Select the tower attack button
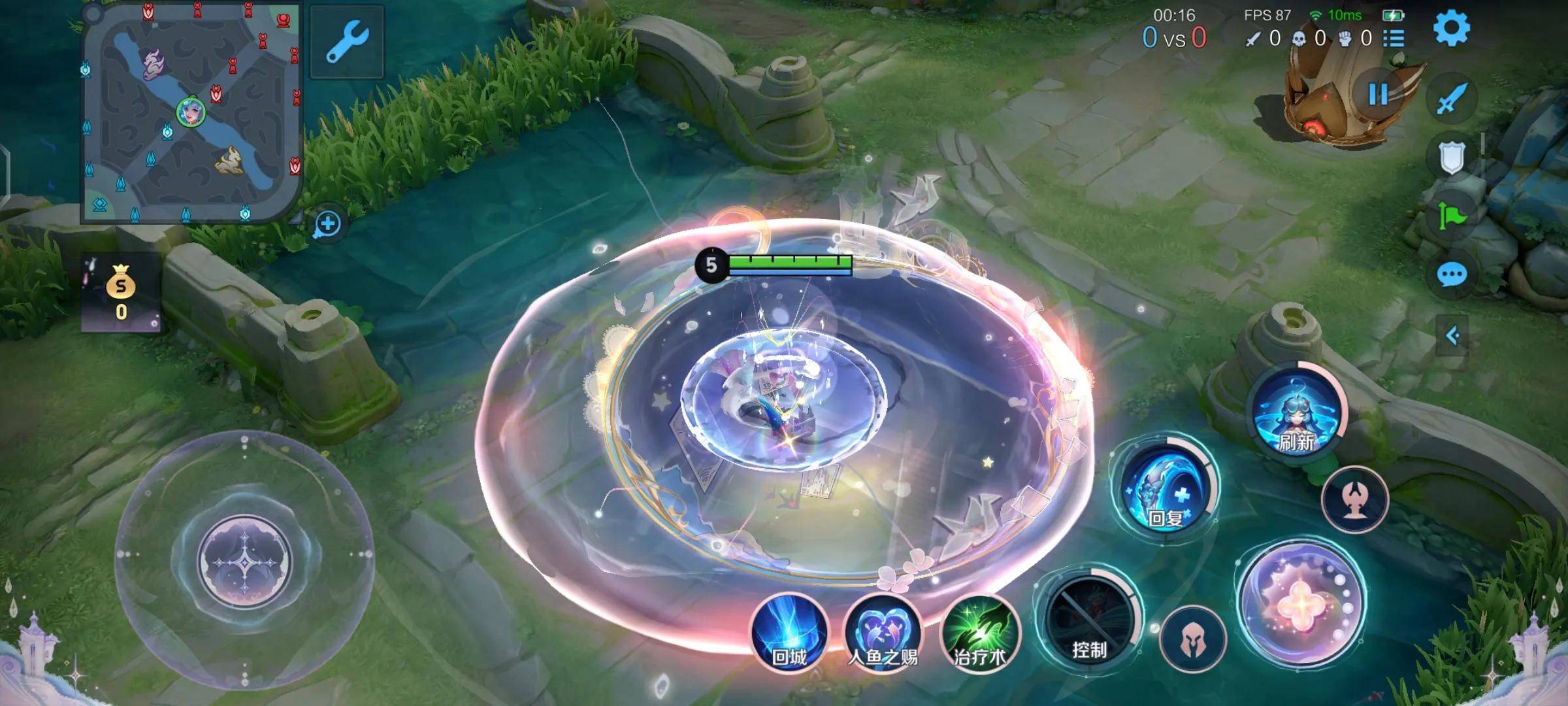The image size is (1568, 706). (x=1354, y=500)
